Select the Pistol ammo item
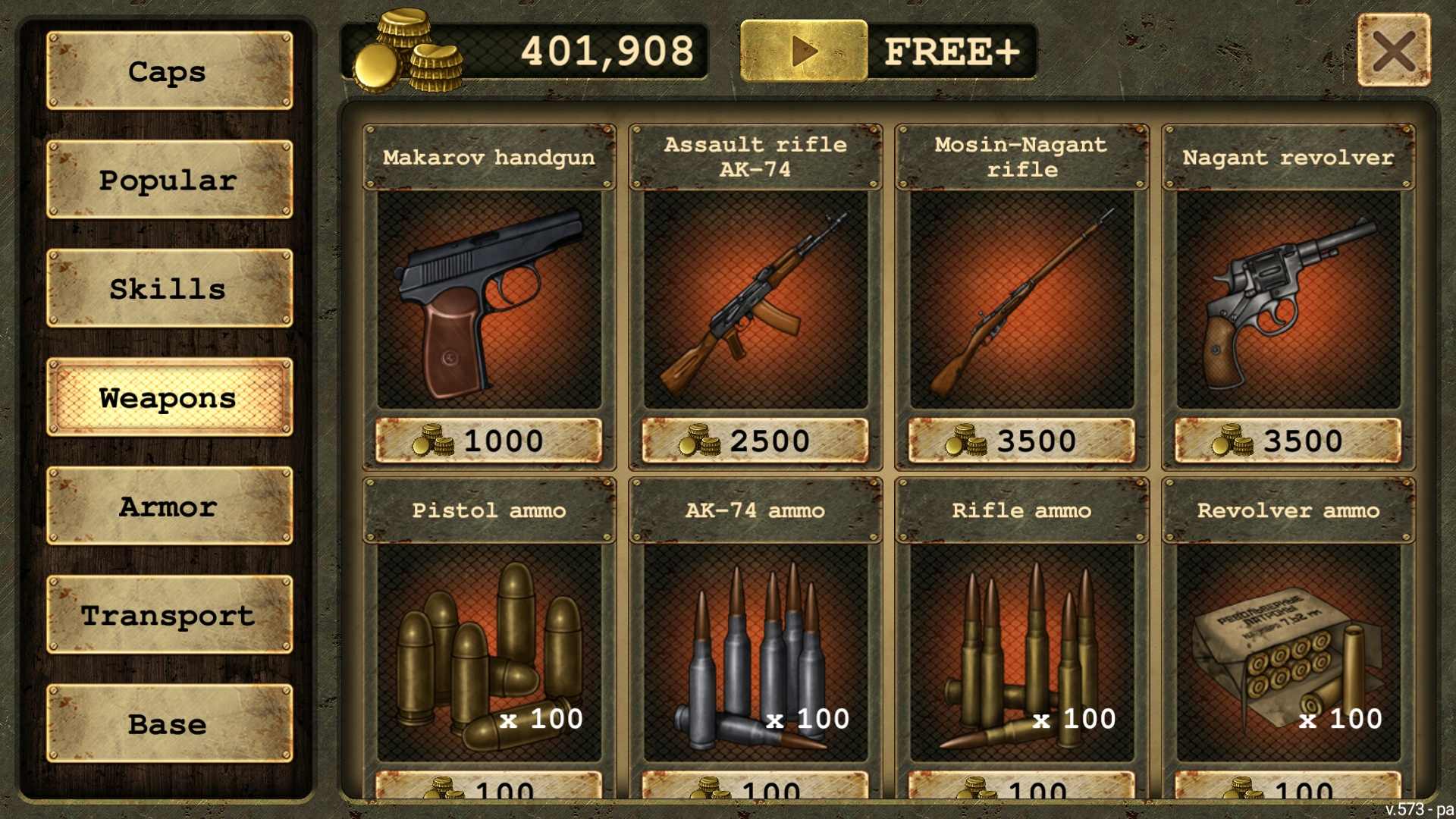This screenshot has height=819, width=1456. pyautogui.click(x=489, y=652)
